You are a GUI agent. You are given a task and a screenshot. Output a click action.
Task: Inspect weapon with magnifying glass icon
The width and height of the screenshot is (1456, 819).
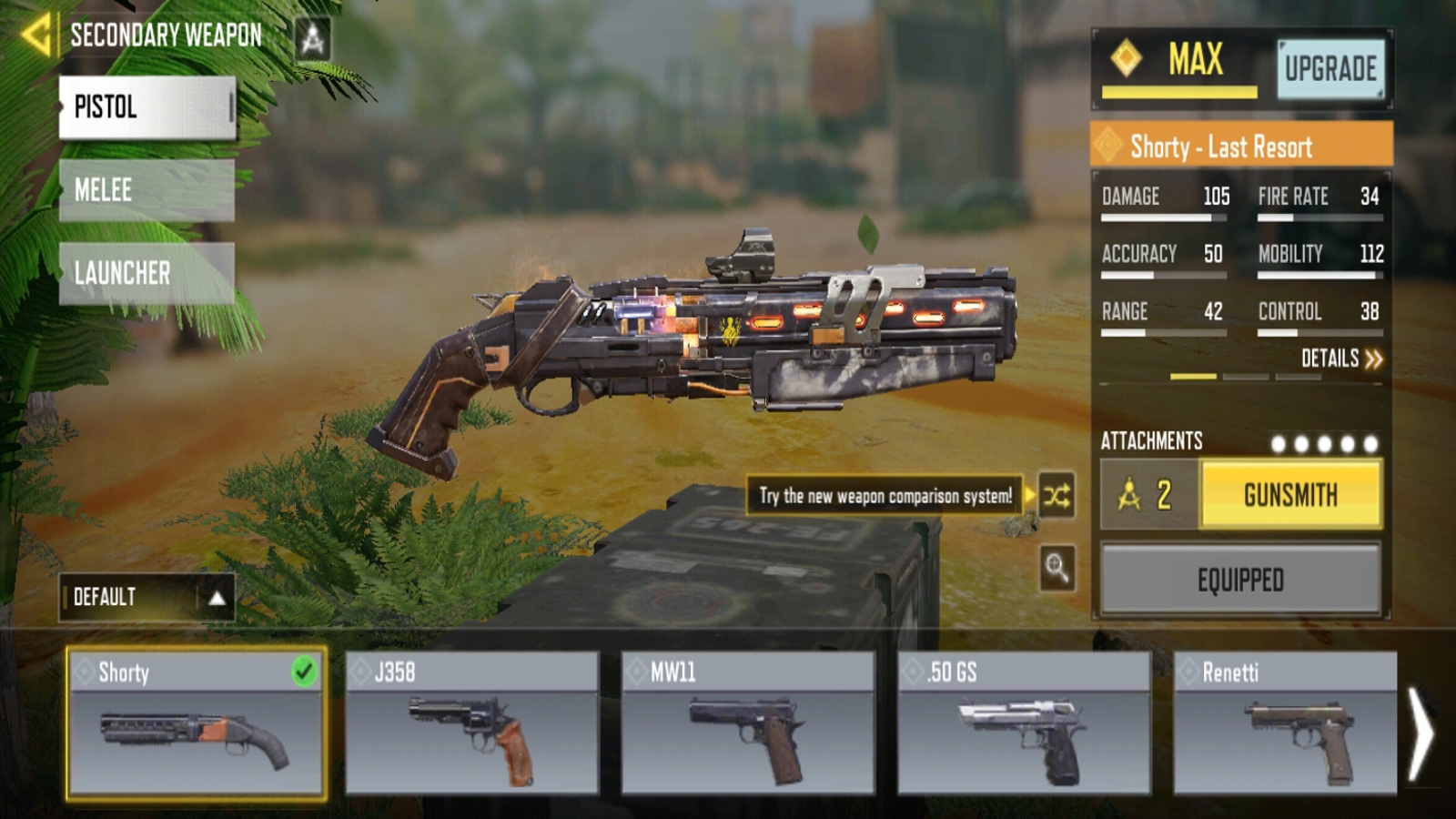tap(1057, 568)
